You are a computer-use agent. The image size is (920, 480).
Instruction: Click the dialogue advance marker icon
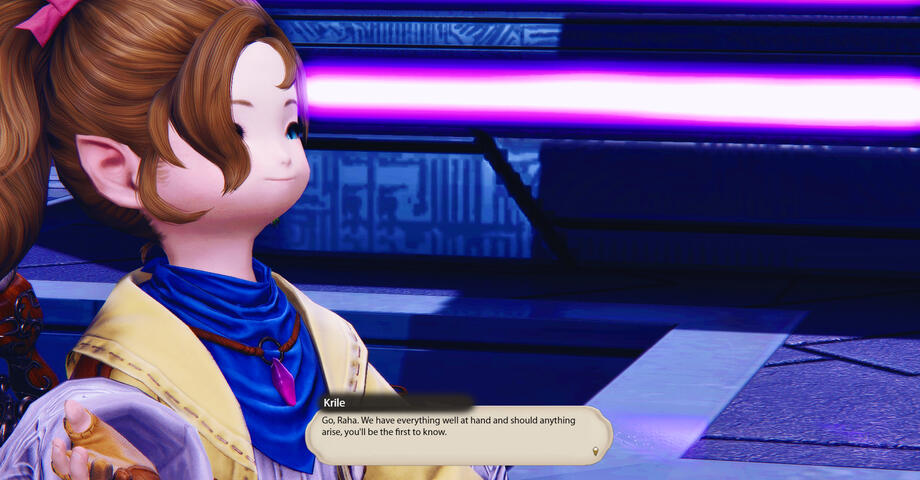pyautogui.click(x=597, y=453)
